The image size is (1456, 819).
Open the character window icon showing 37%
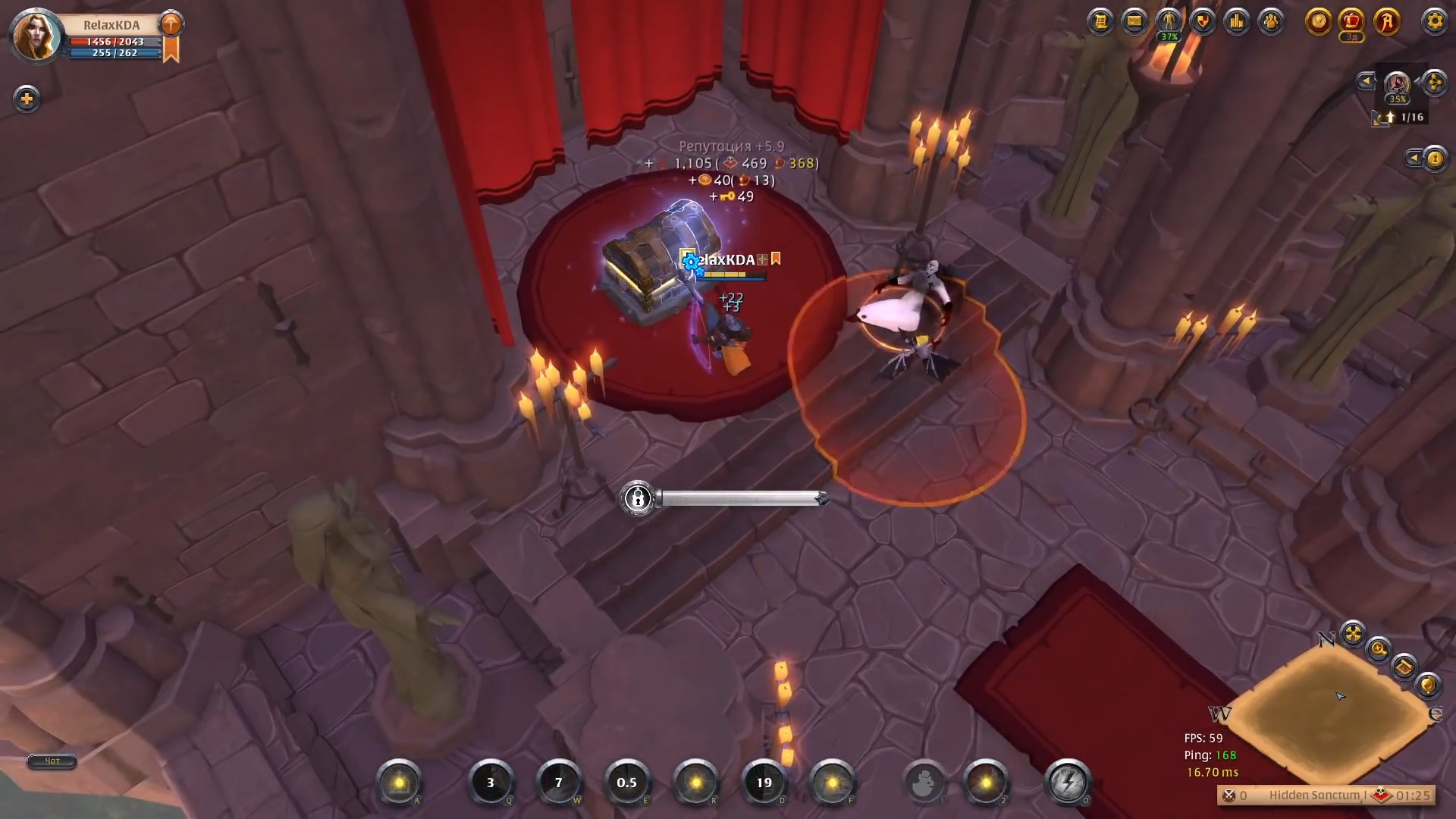pyautogui.click(x=1168, y=21)
